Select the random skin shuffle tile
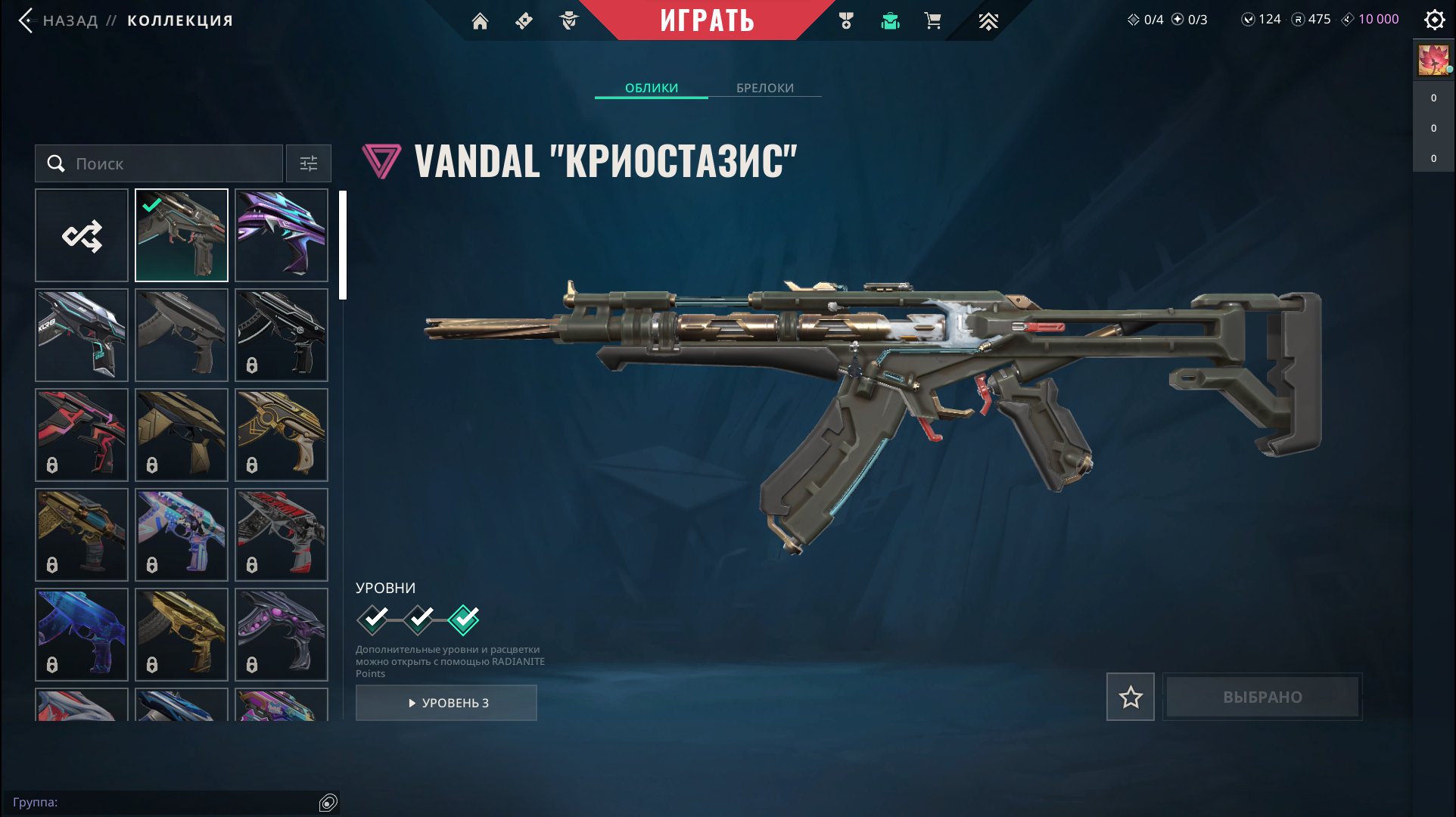 (81, 235)
